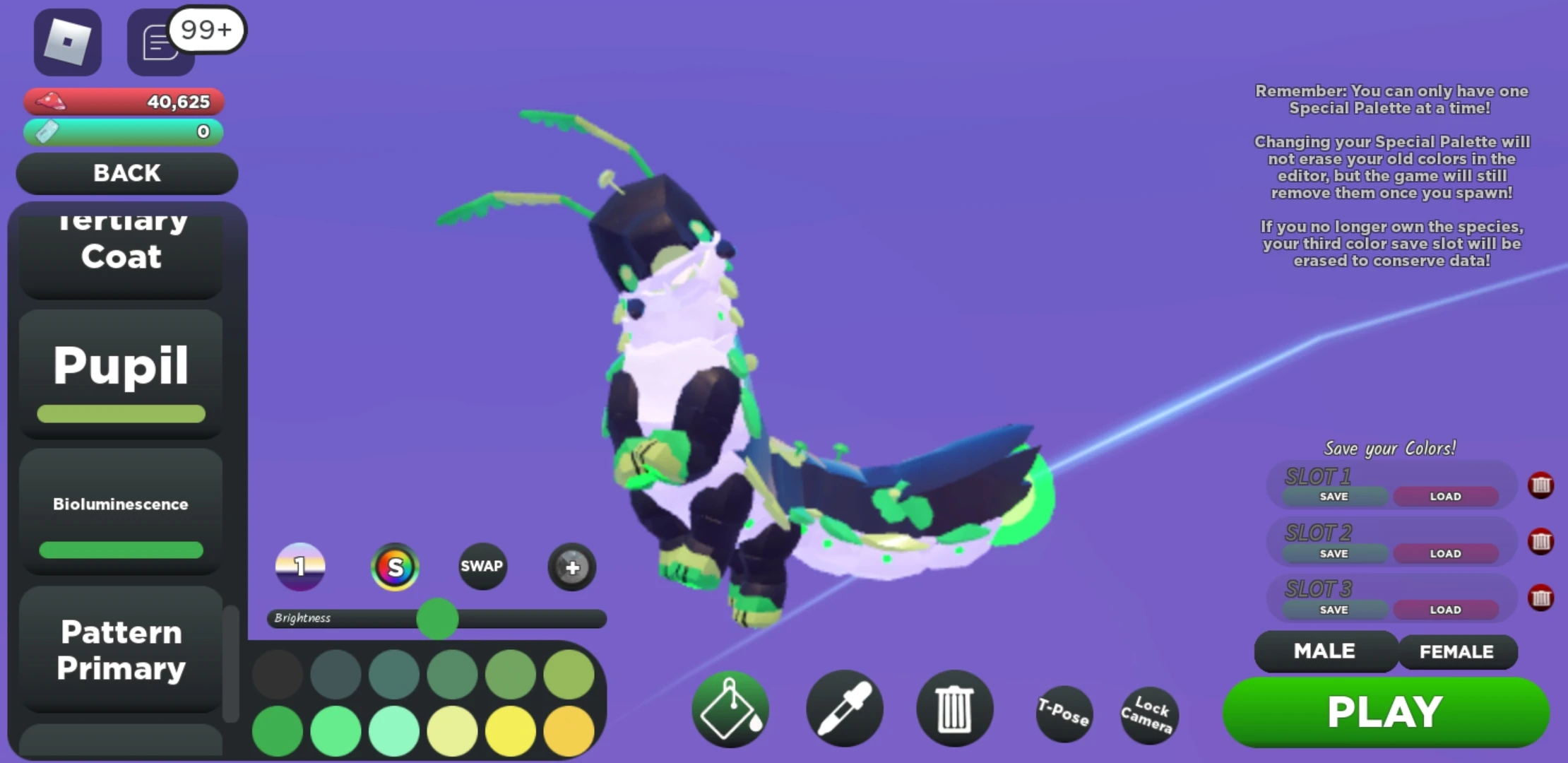Open the Pupil color category
The image size is (1568, 763).
pos(120,365)
